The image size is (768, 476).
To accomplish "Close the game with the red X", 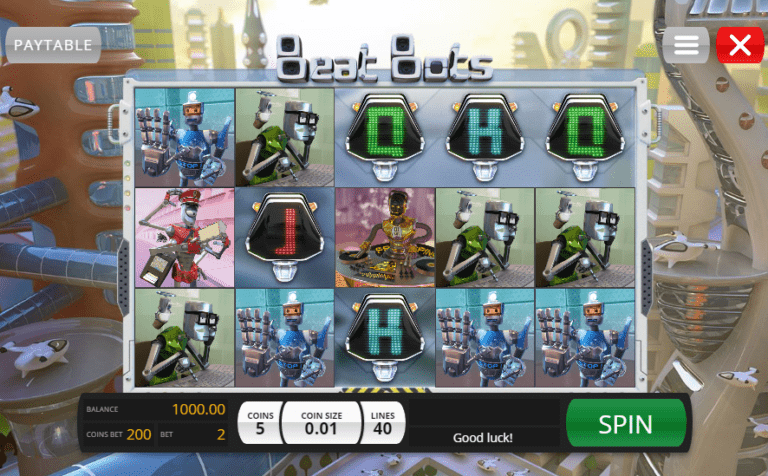I will pos(740,45).
